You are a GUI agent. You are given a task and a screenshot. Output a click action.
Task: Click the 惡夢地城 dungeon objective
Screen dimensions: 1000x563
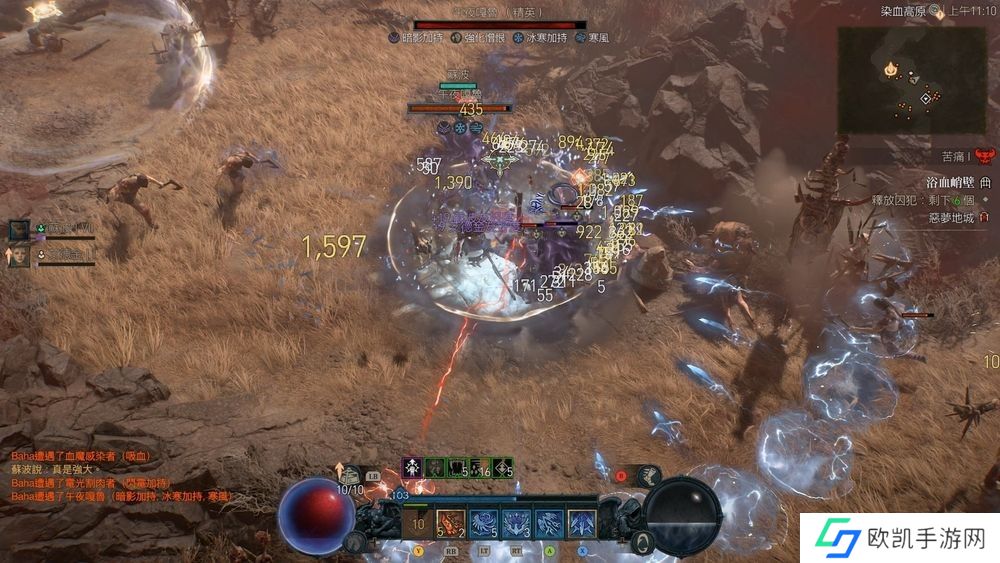coord(952,216)
